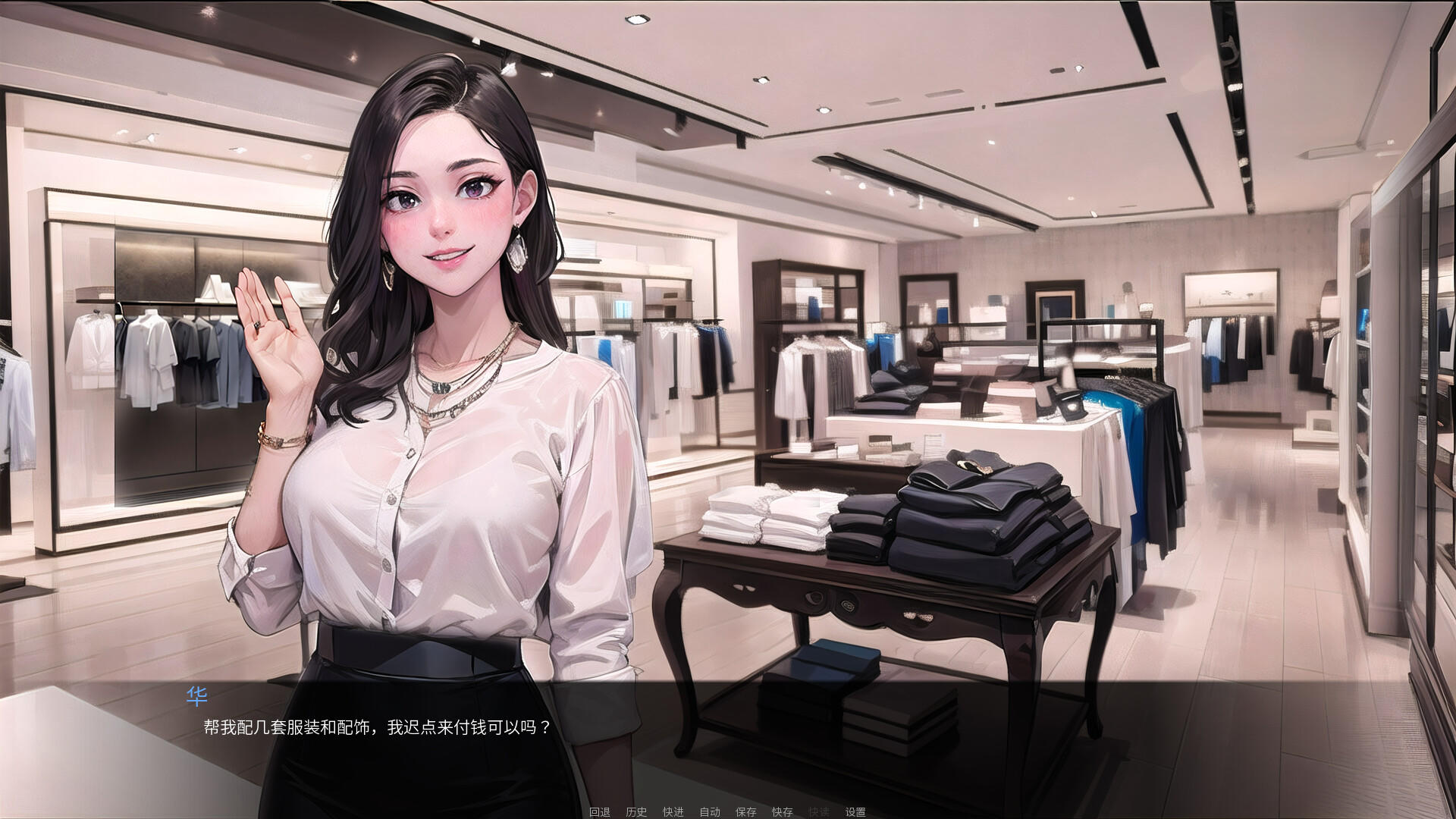Open the 历史 dialogue history
The width and height of the screenshot is (1456, 819).
[x=636, y=811]
